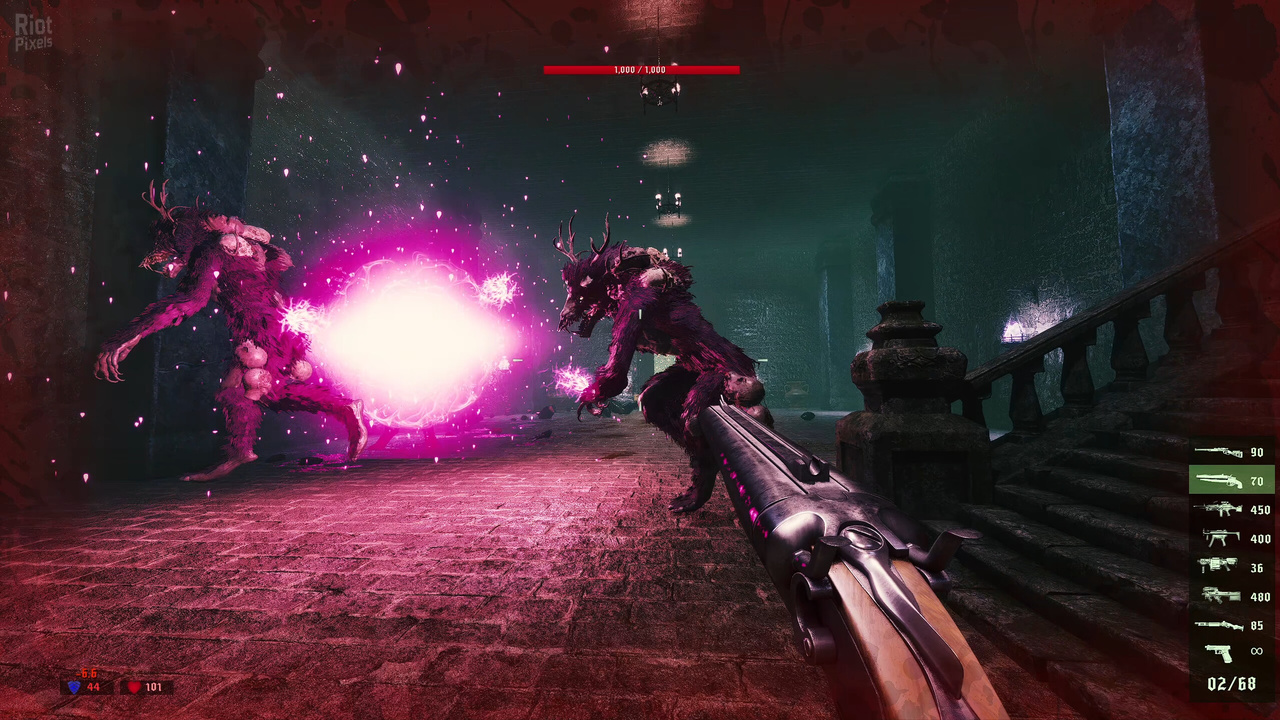The height and width of the screenshot is (720, 1280).
Task: Select the rifle with 90 ammo
Action: pos(1231,452)
